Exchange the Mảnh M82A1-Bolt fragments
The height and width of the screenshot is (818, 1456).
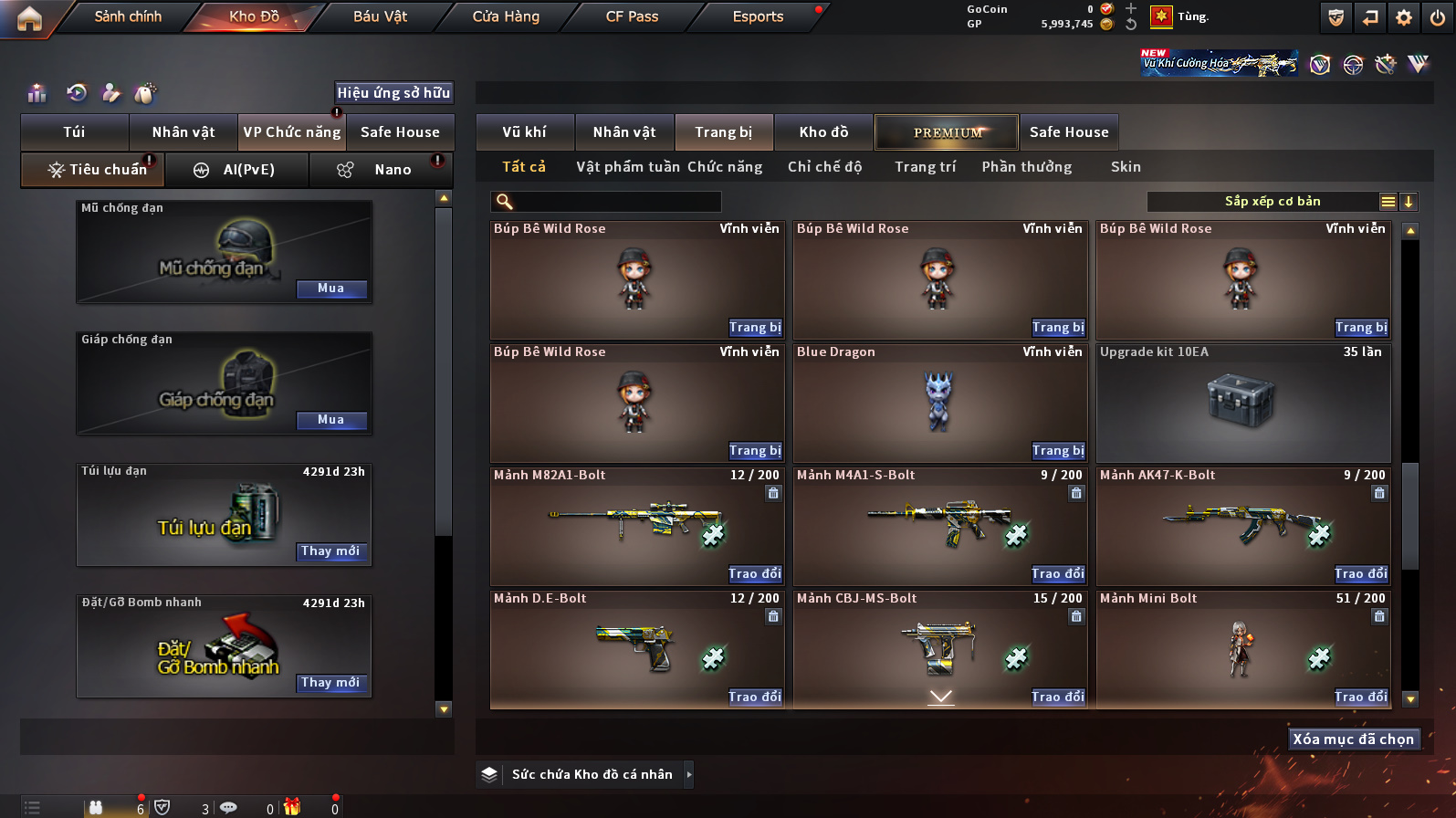click(755, 574)
